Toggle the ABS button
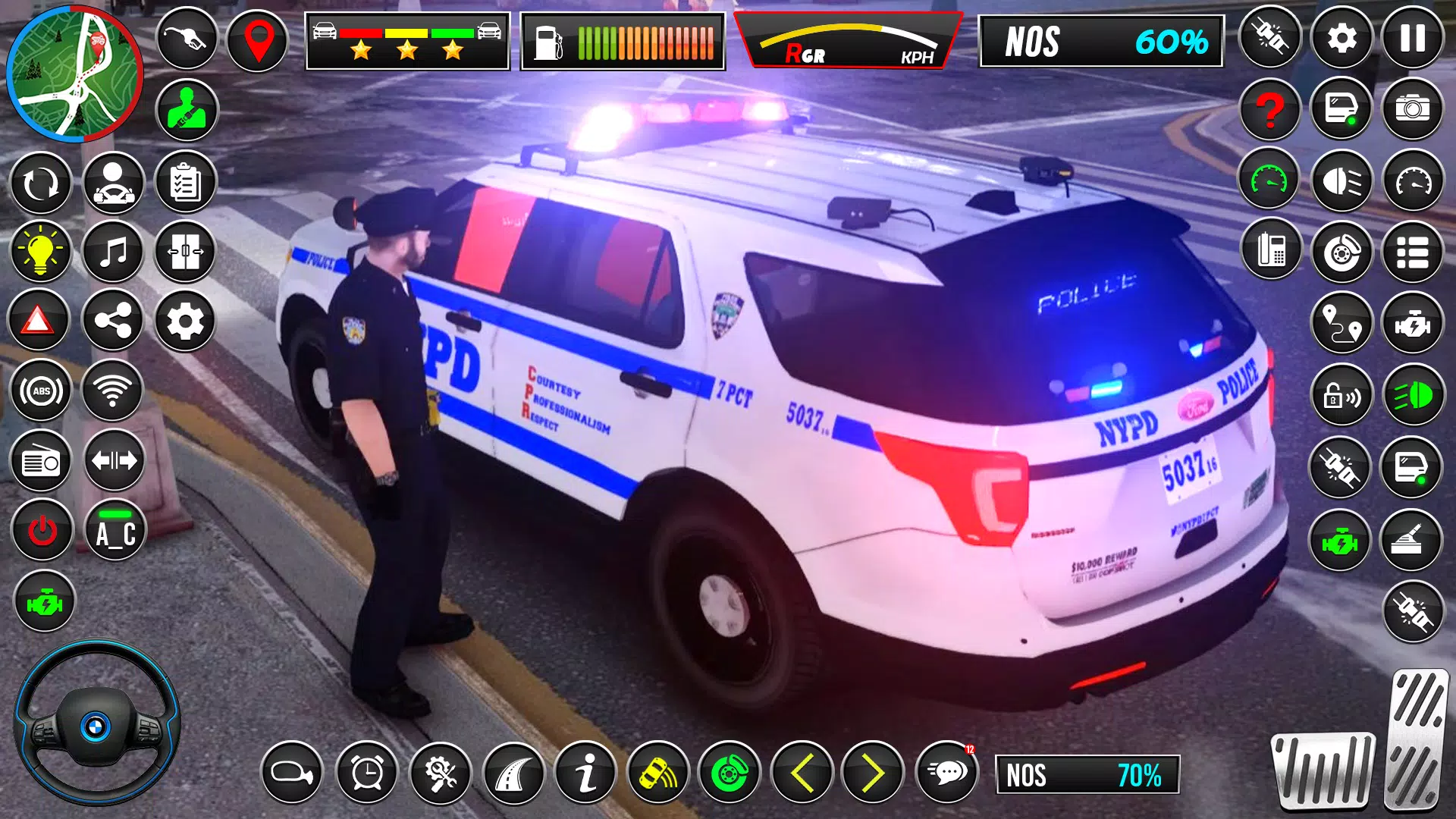Screen dimensions: 1456x819 (41, 391)
